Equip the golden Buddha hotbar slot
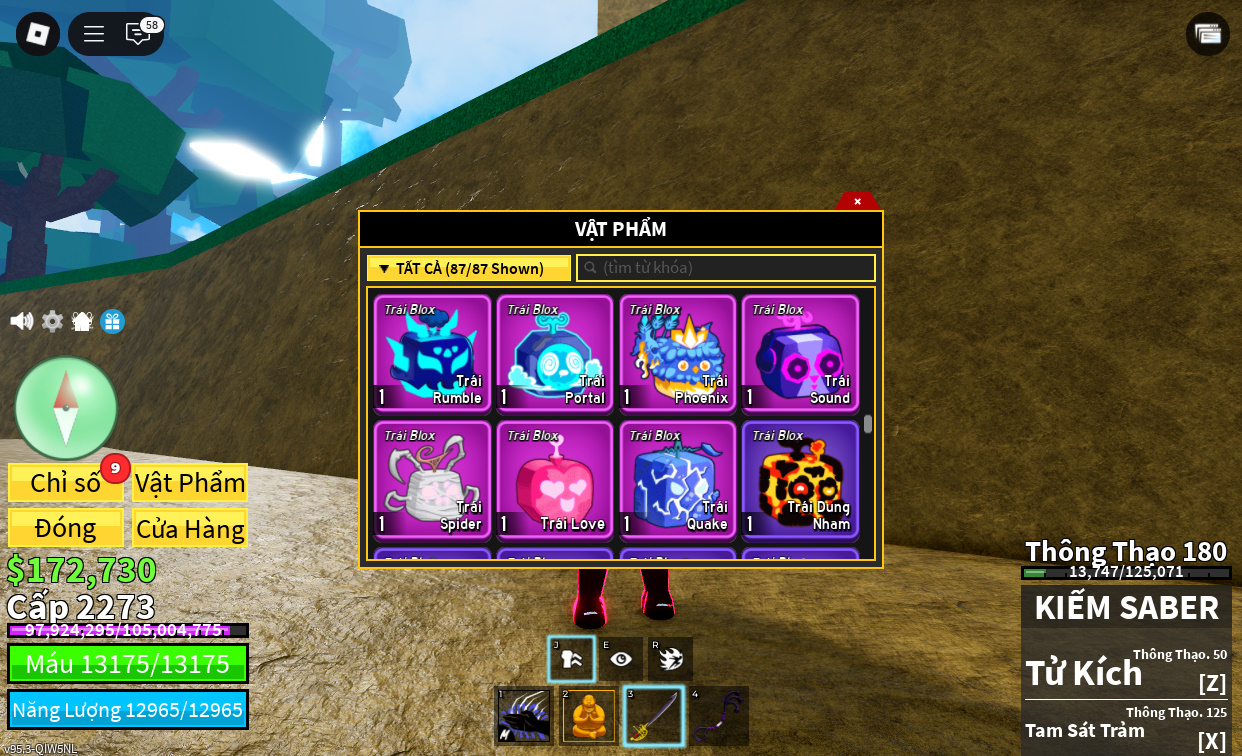The height and width of the screenshot is (756, 1242). 589,716
